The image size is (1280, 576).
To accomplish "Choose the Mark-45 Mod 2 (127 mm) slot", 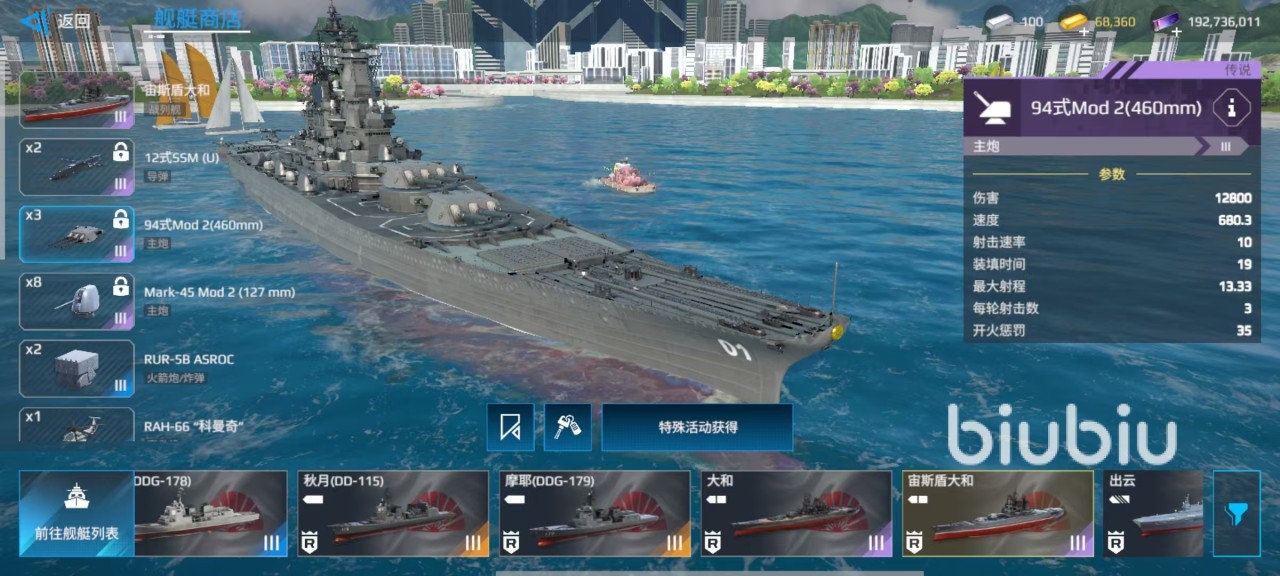I will point(77,301).
